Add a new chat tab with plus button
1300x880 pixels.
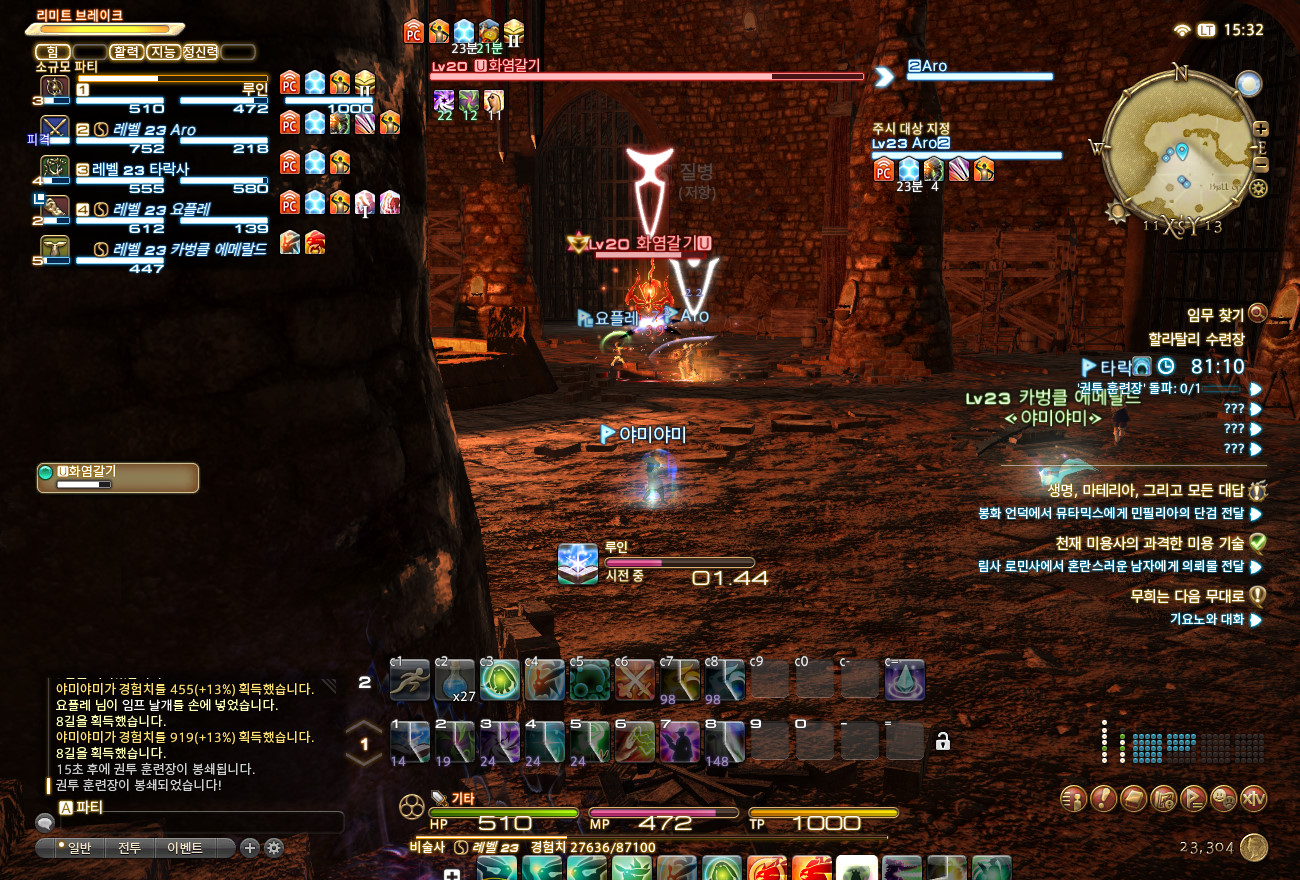point(250,848)
